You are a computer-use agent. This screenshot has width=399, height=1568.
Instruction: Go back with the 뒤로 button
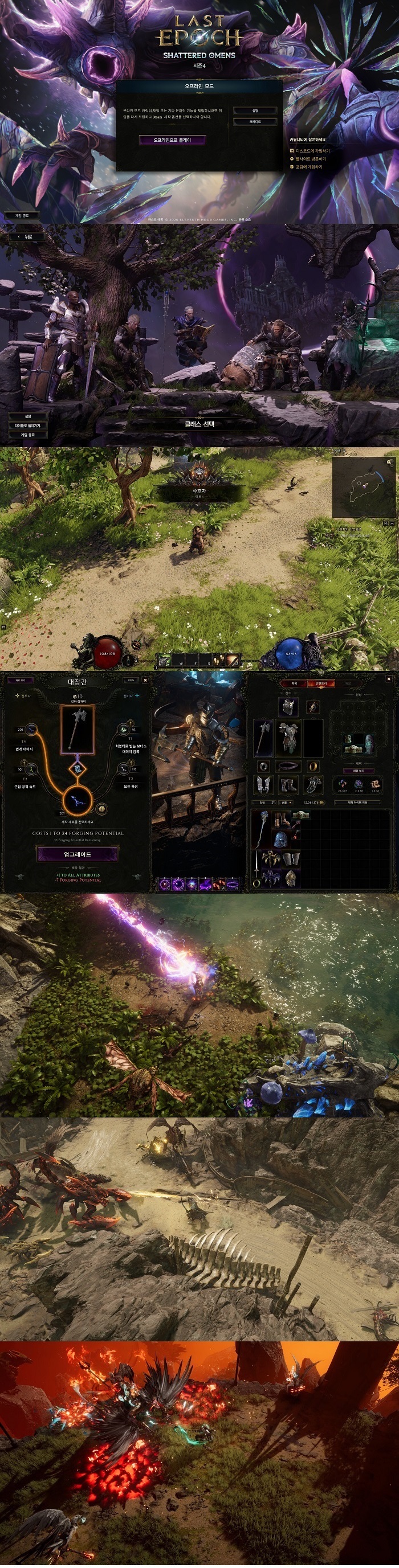25,236
